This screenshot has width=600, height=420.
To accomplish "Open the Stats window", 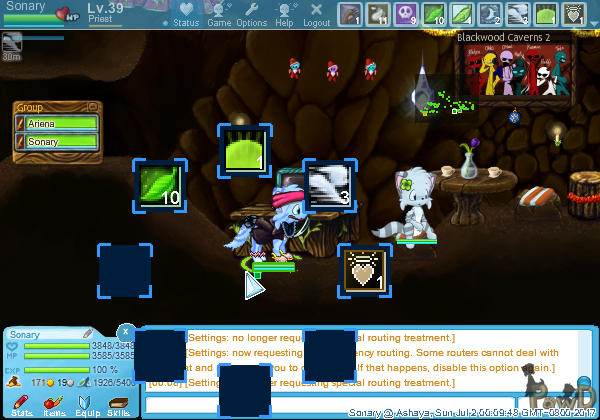I will [21, 405].
